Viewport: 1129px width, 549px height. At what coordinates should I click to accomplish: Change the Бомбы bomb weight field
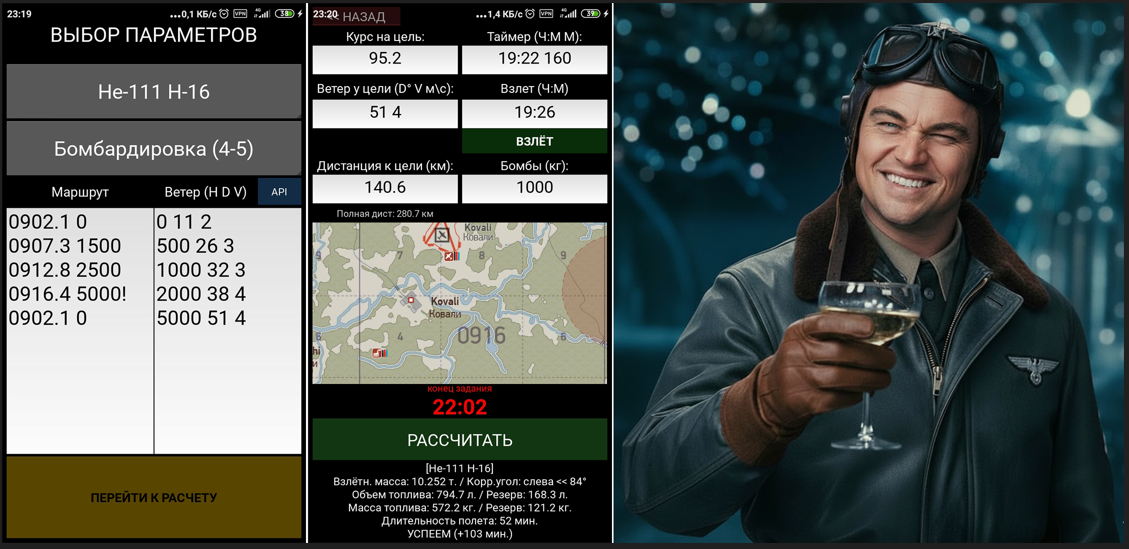click(534, 188)
